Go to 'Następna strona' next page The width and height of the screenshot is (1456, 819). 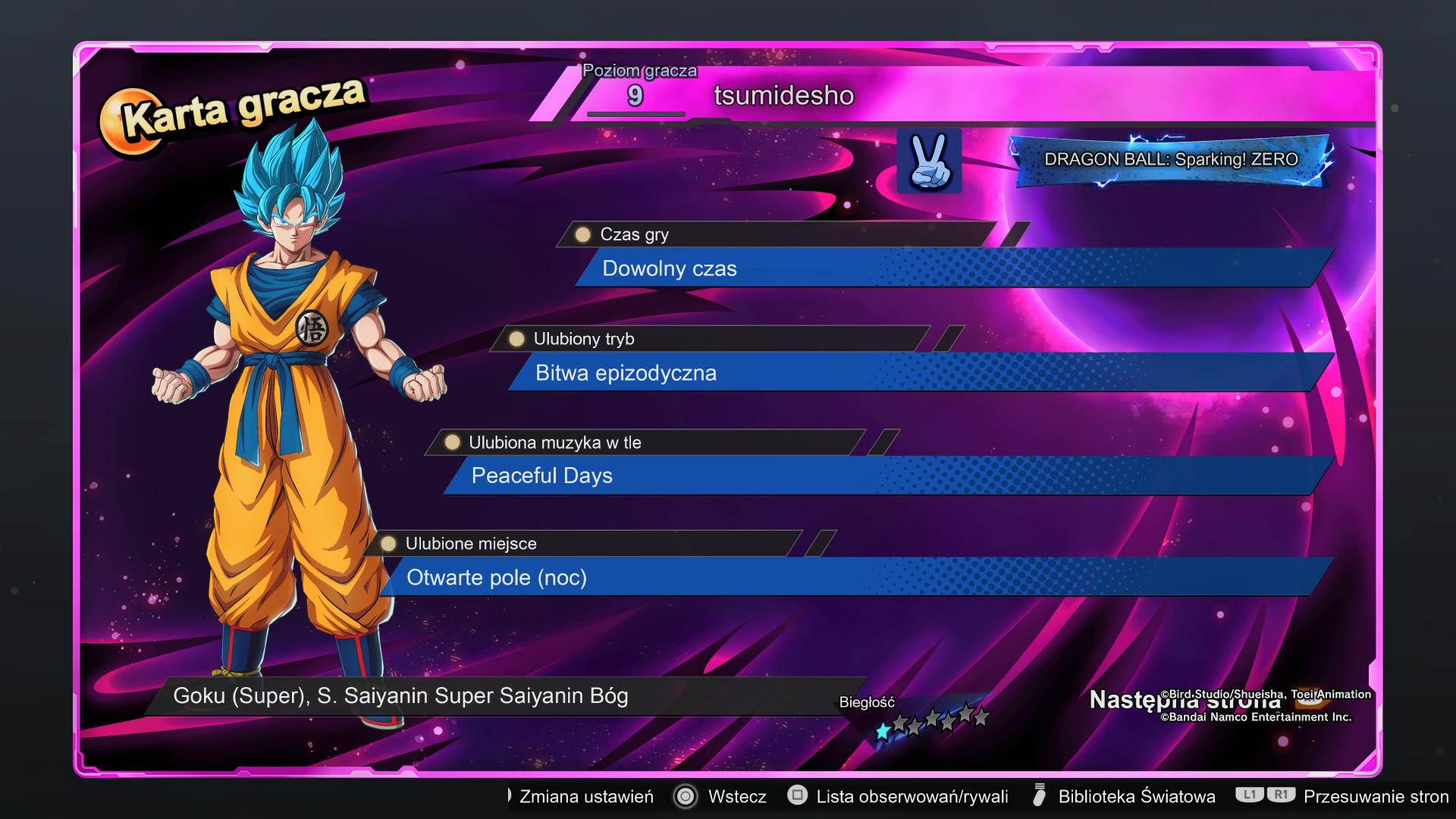pos(1185,700)
